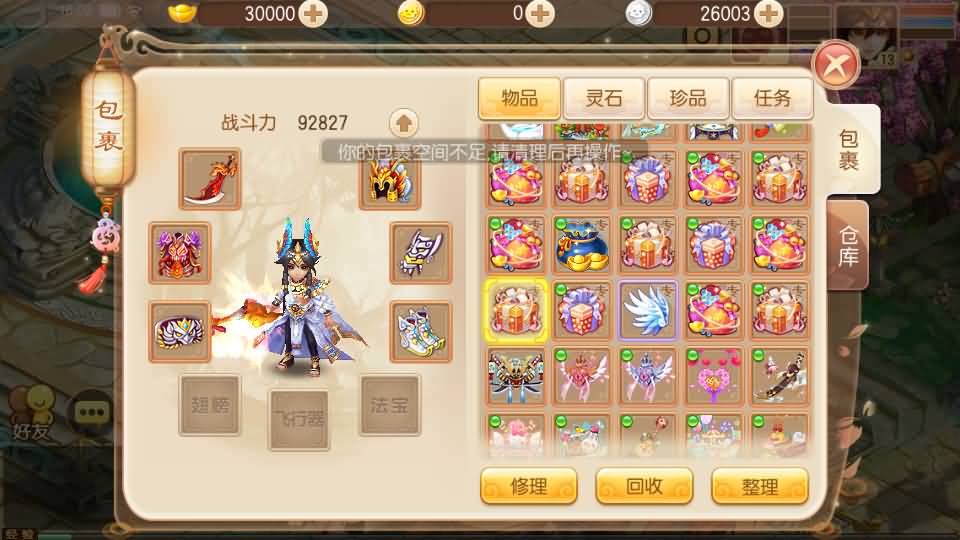The image size is (960, 540).
Task: Open the empty 翅膀 wings slot
Action: click(x=210, y=405)
